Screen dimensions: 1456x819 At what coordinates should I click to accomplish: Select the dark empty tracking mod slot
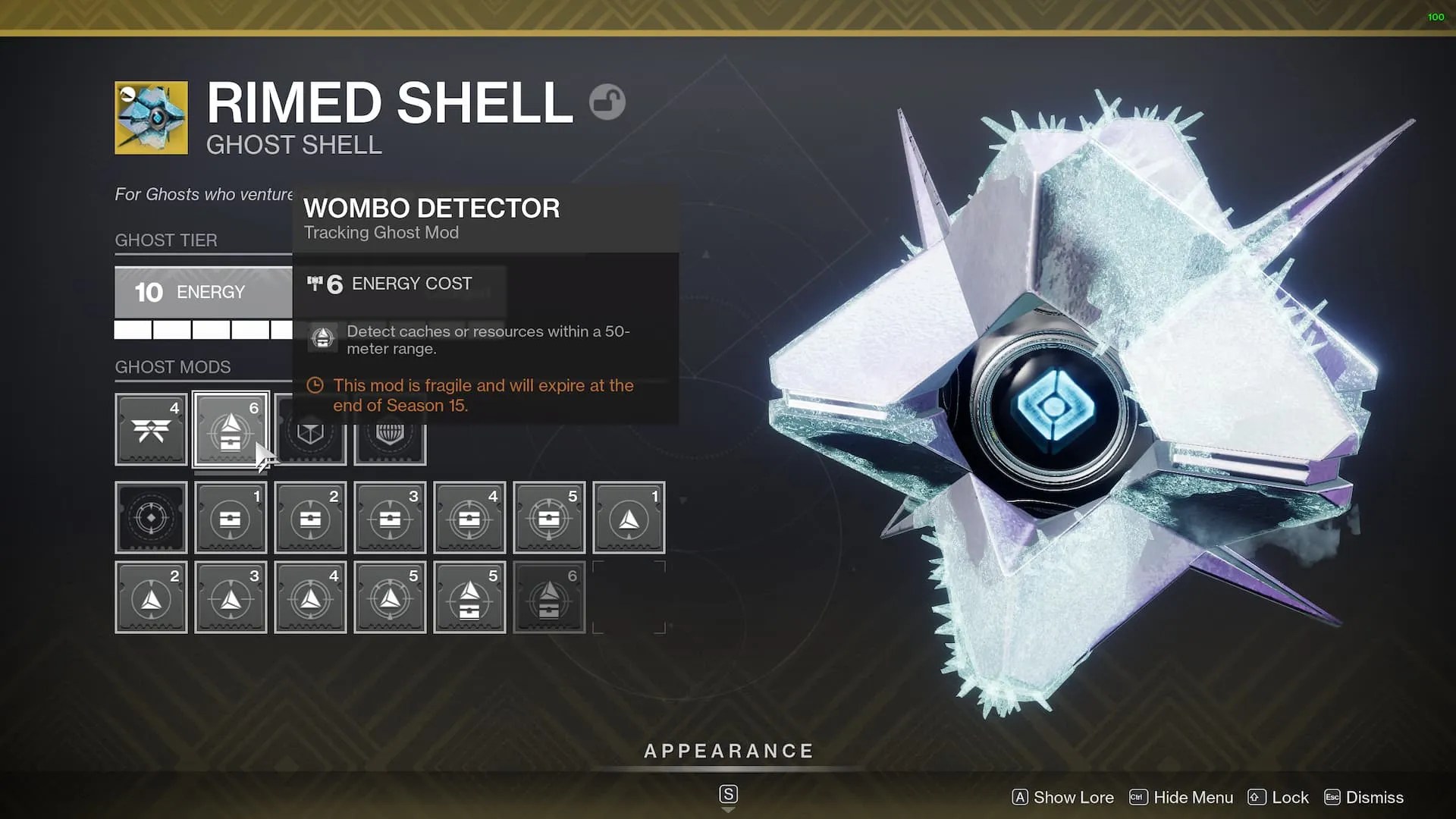click(151, 518)
